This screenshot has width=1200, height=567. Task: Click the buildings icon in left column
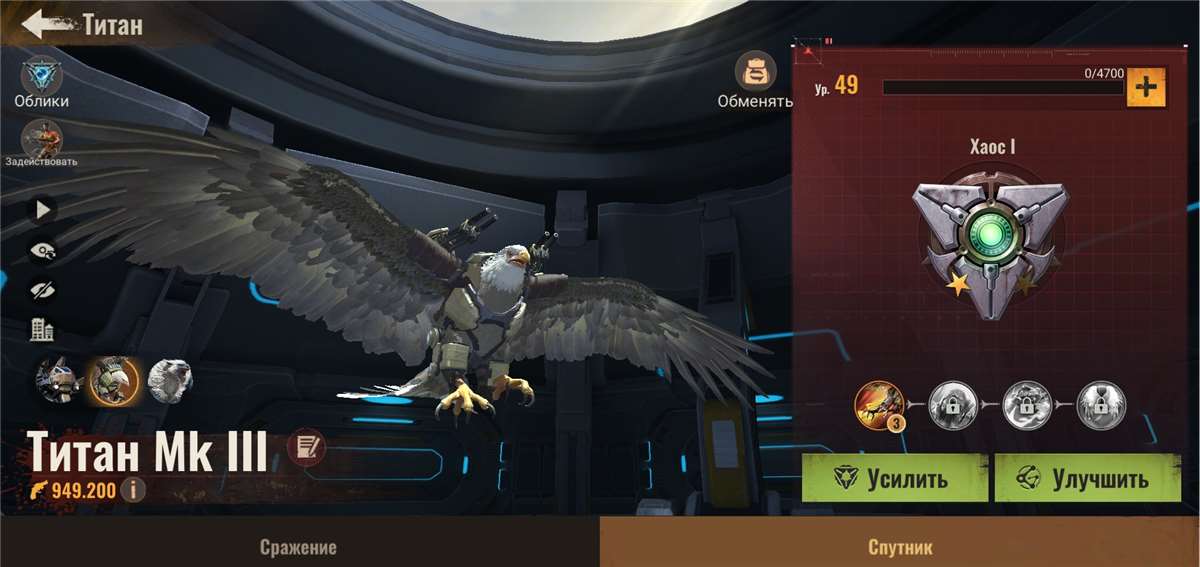42,329
